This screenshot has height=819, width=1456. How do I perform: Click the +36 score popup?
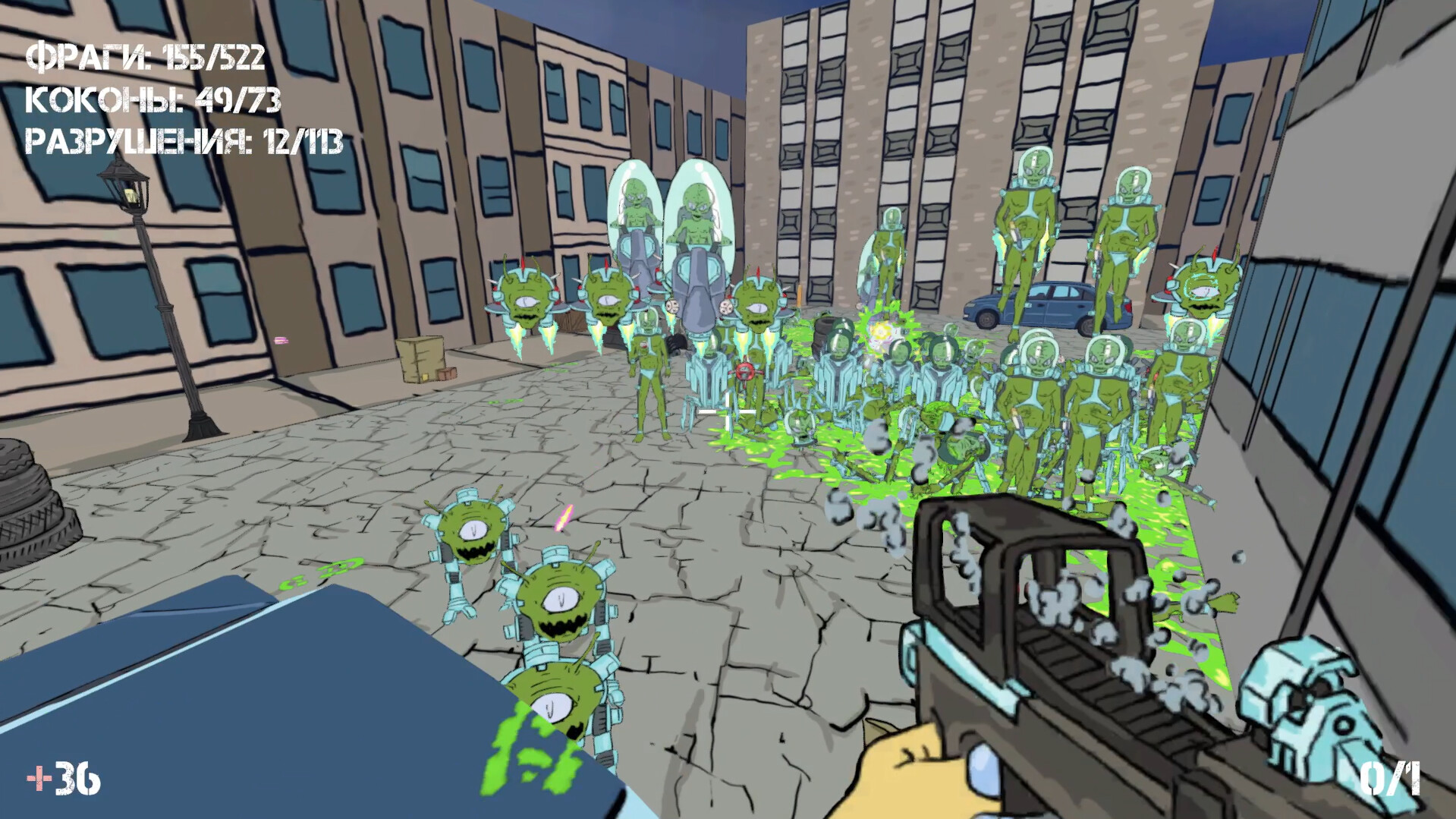tap(61, 776)
